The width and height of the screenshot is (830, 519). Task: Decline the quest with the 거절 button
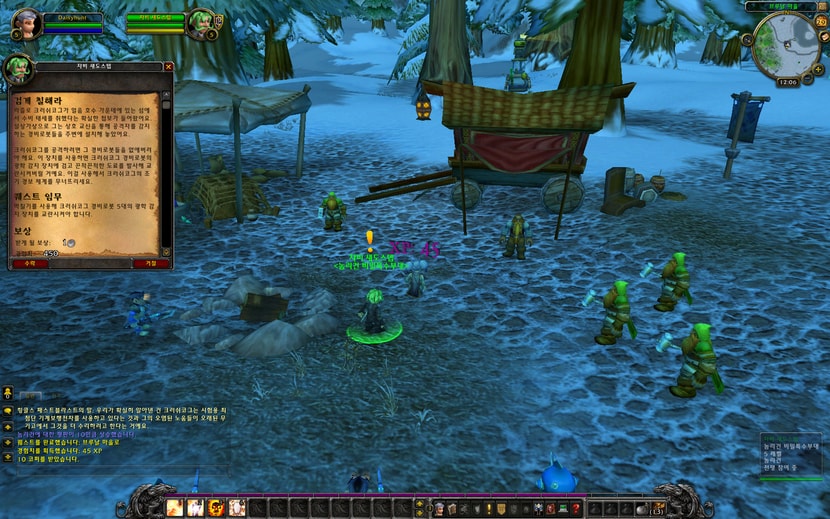[150, 264]
